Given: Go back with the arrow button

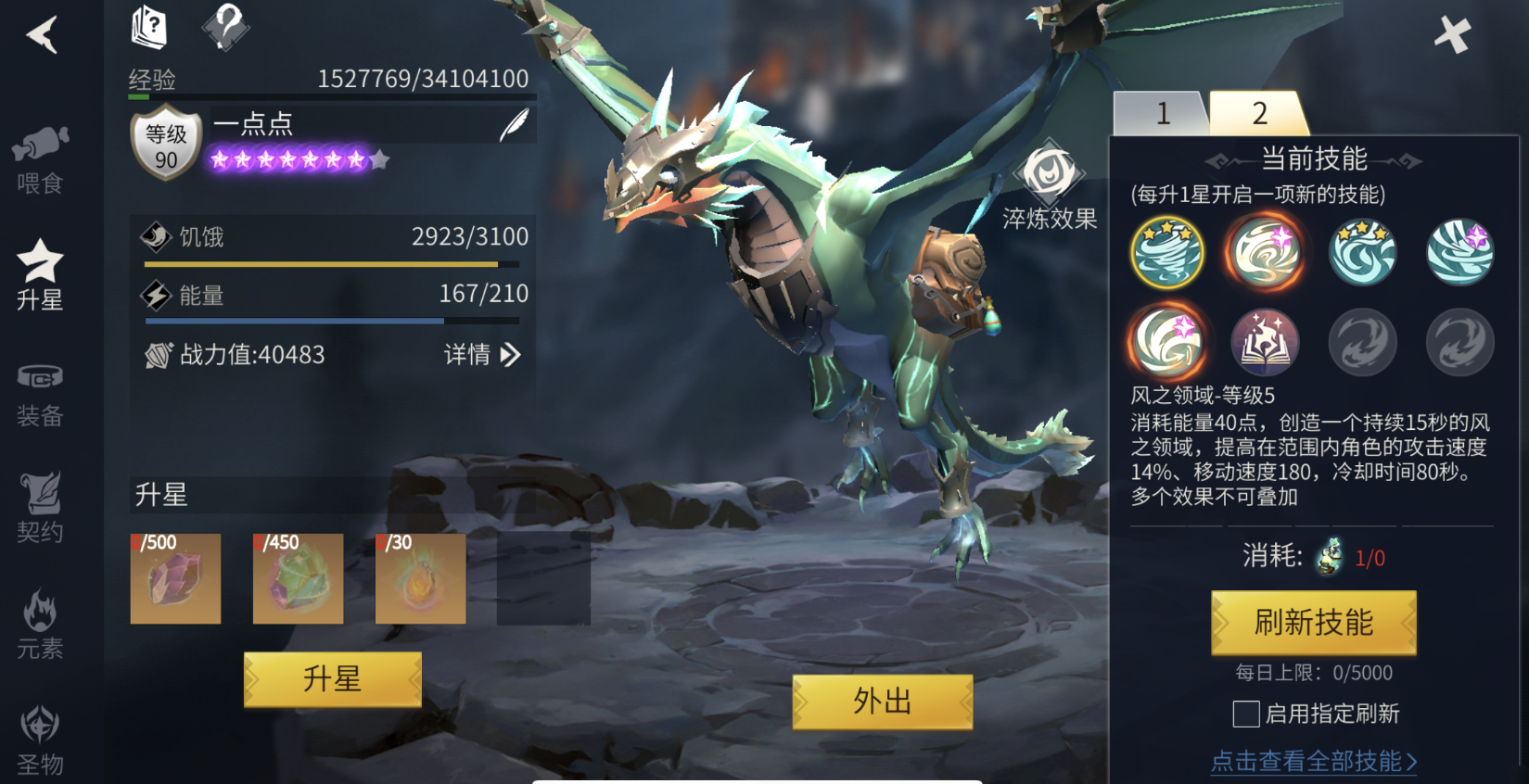Looking at the screenshot, I should [42, 35].
